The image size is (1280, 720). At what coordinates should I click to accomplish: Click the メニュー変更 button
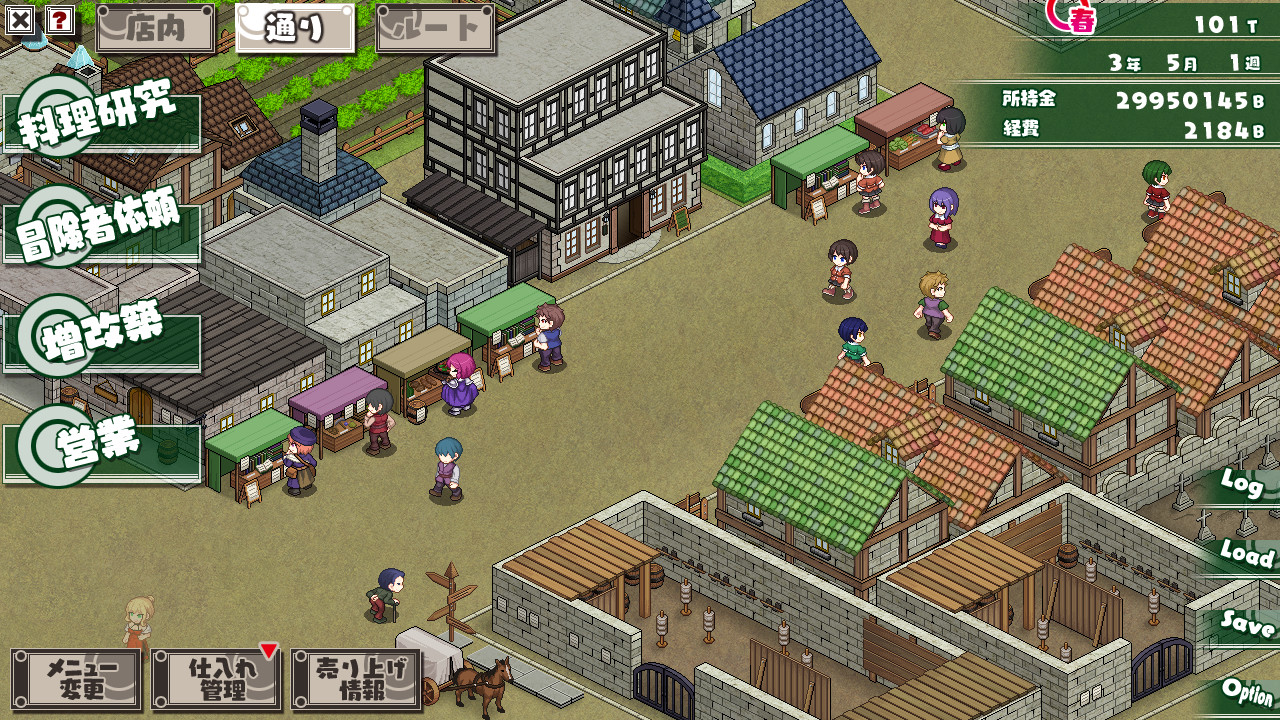(77, 679)
